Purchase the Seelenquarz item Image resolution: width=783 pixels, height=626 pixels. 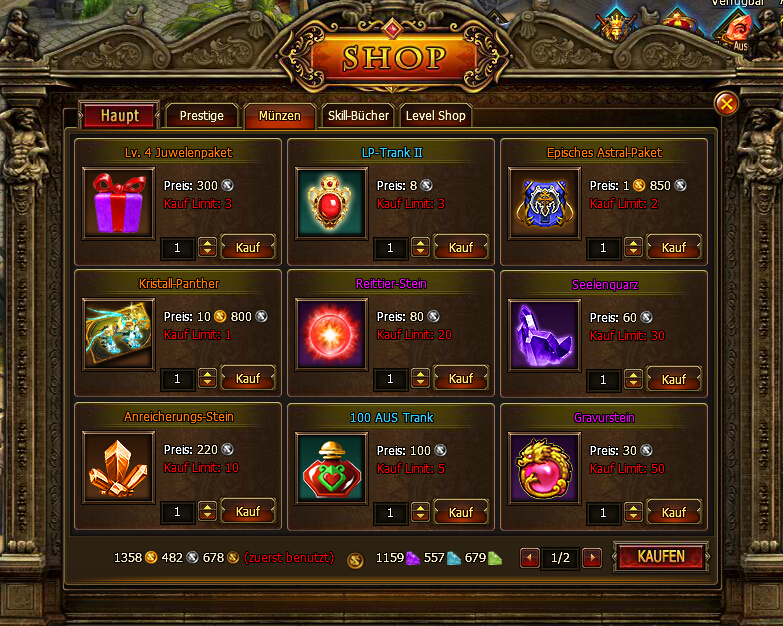point(673,379)
